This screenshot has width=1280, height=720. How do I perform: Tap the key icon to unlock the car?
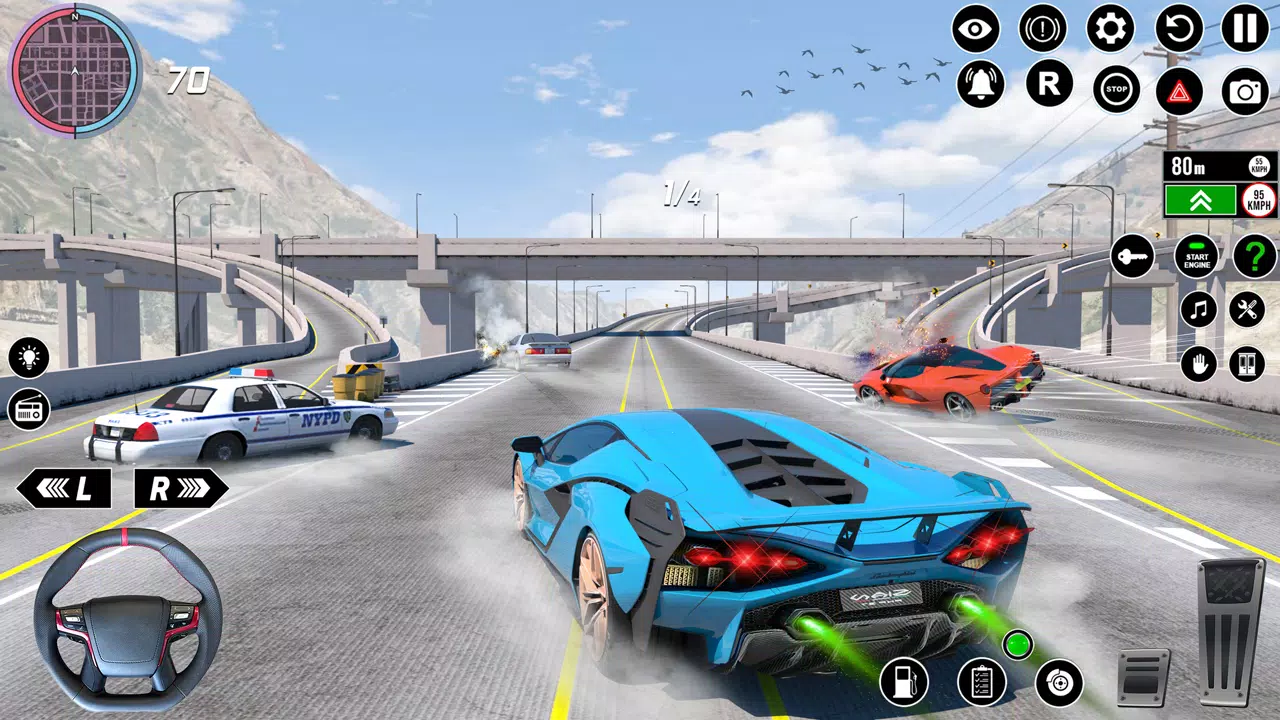(x=1133, y=257)
